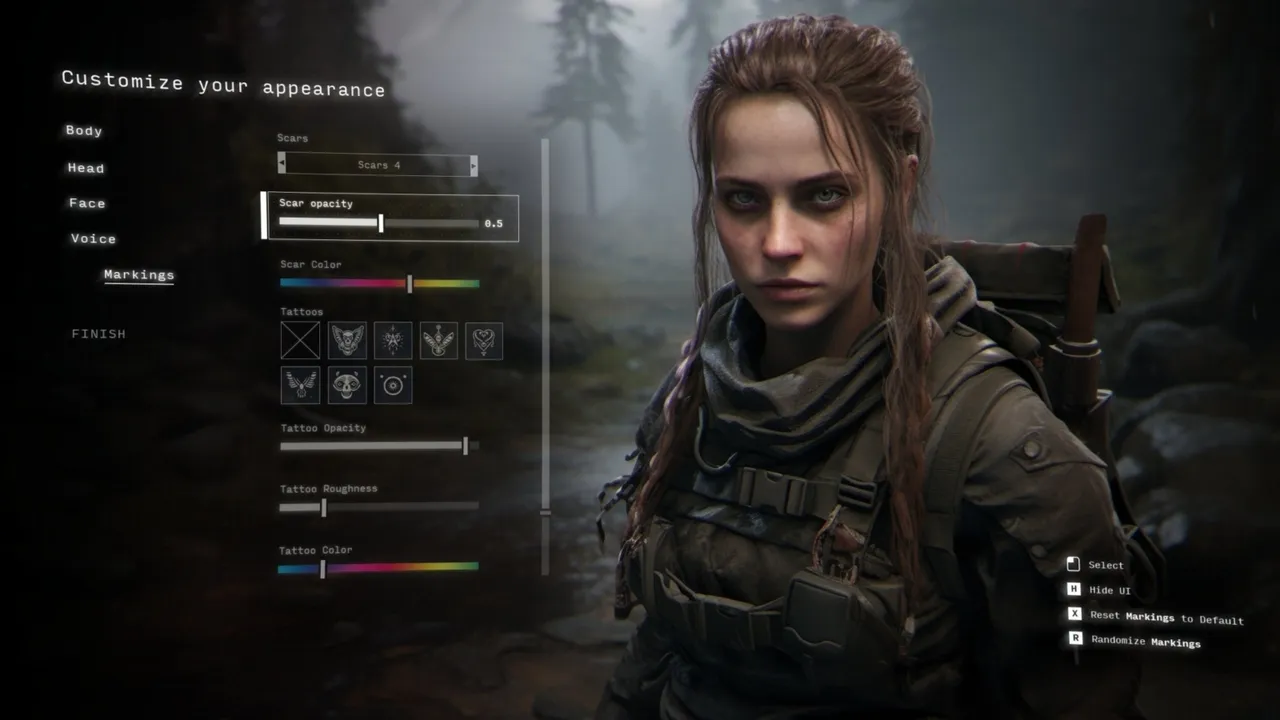Click the crossed-out no-tattoo option
This screenshot has height=720, width=1280.
pyautogui.click(x=300, y=340)
